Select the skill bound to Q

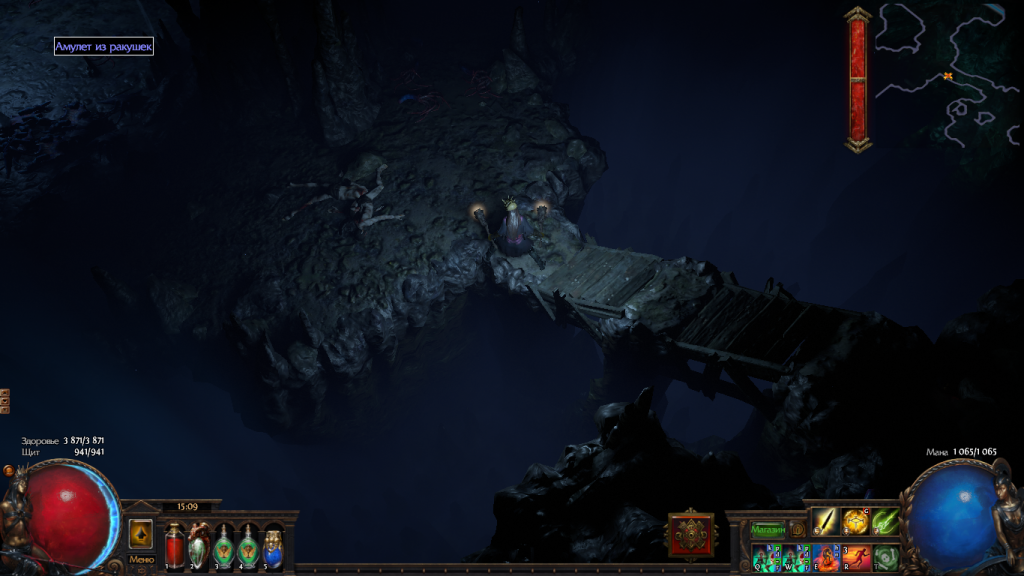765,557
